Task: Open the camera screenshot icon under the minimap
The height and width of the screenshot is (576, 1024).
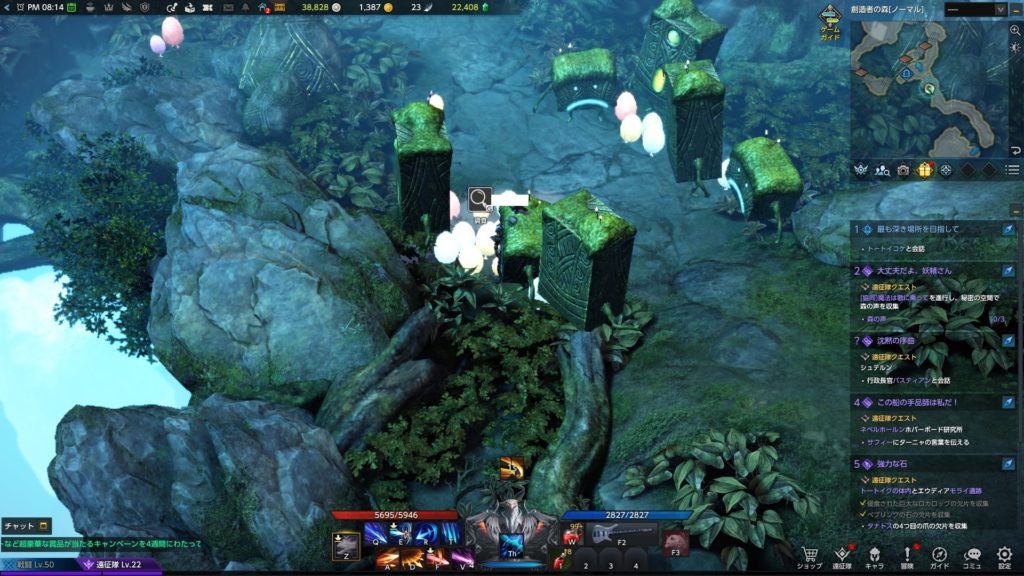Action: [903, 170]
